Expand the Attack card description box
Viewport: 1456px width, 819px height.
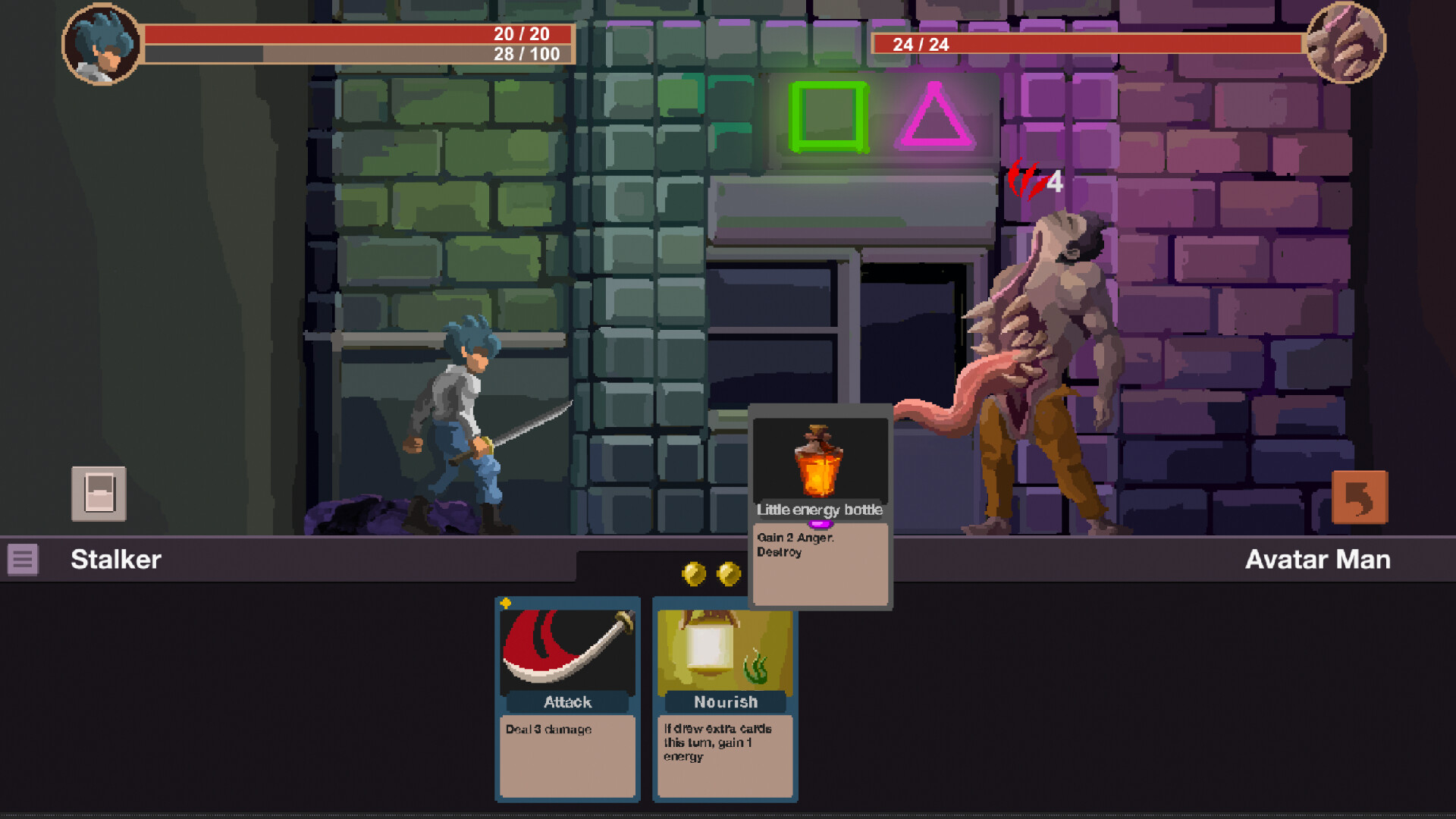566,755
